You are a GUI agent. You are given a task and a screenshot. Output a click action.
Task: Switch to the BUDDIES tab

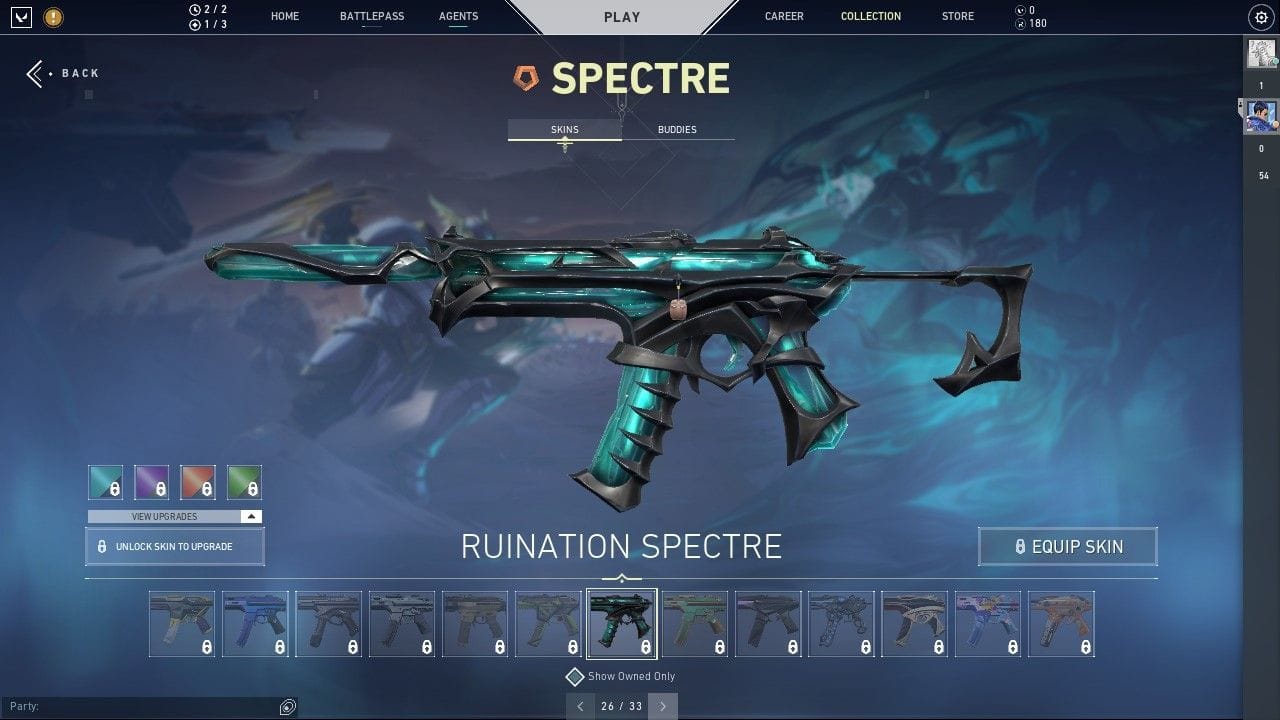[x=677, y=129]
